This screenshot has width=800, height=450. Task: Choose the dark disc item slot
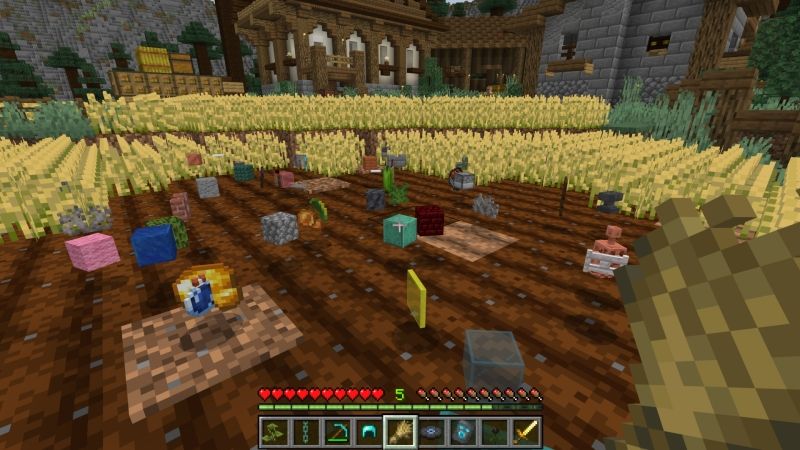[431, 432]
